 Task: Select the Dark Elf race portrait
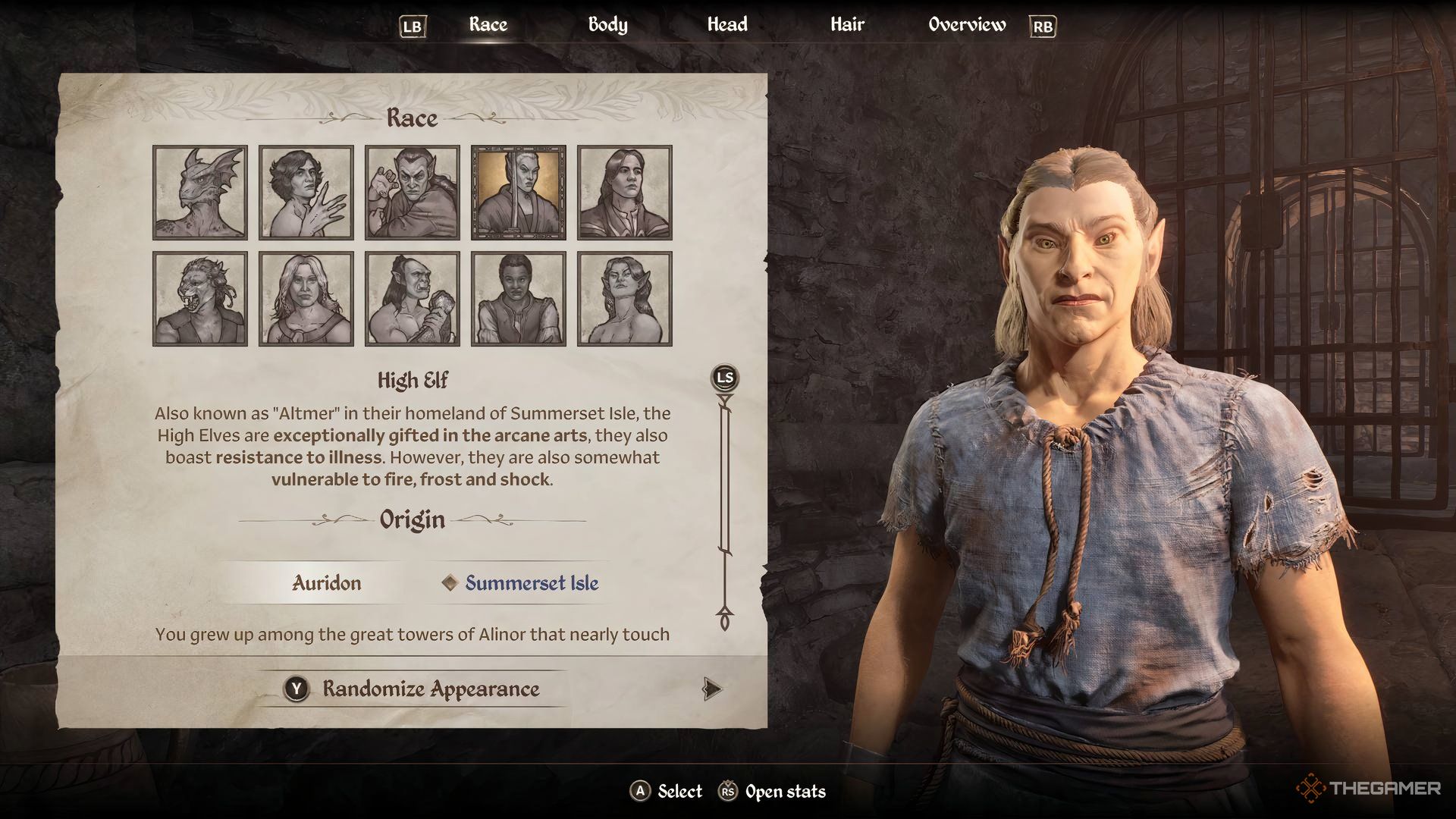pyautogui.click(x=412, y=192)
